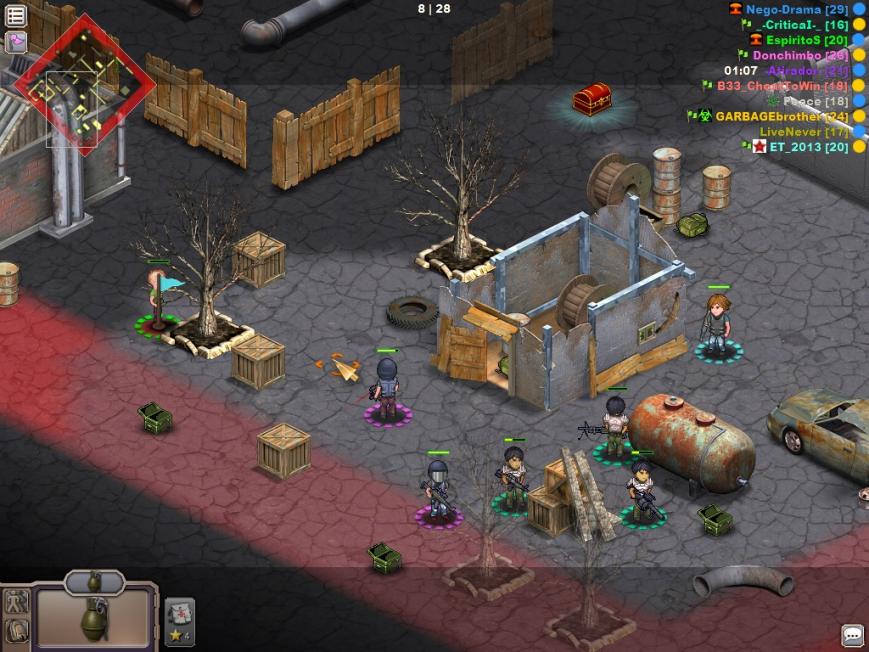
Task: Select Donchimbo in the player list
Action: [800, 55]
